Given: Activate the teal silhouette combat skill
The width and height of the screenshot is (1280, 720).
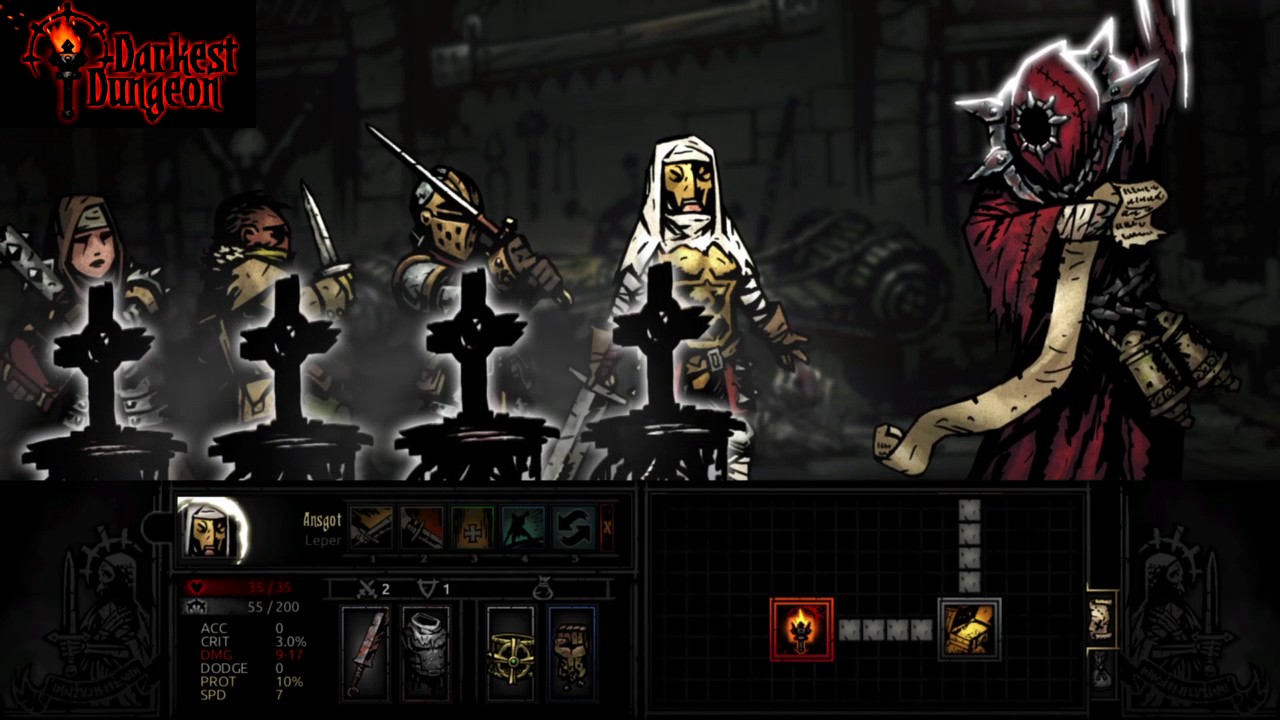Looking at the screenshot, I should [523, 527].
